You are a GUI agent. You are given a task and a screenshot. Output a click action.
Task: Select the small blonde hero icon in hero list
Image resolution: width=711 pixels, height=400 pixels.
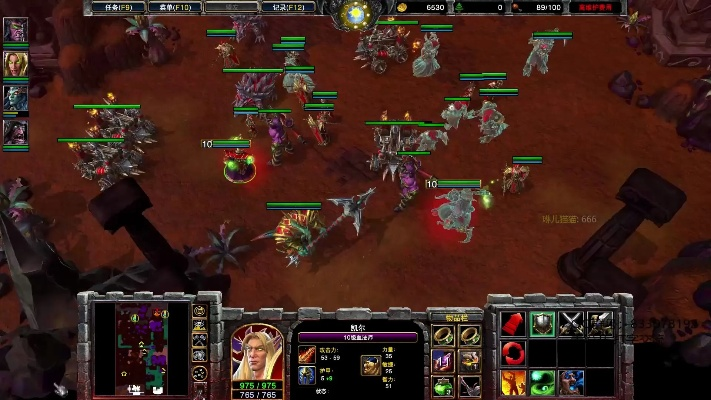15,64
